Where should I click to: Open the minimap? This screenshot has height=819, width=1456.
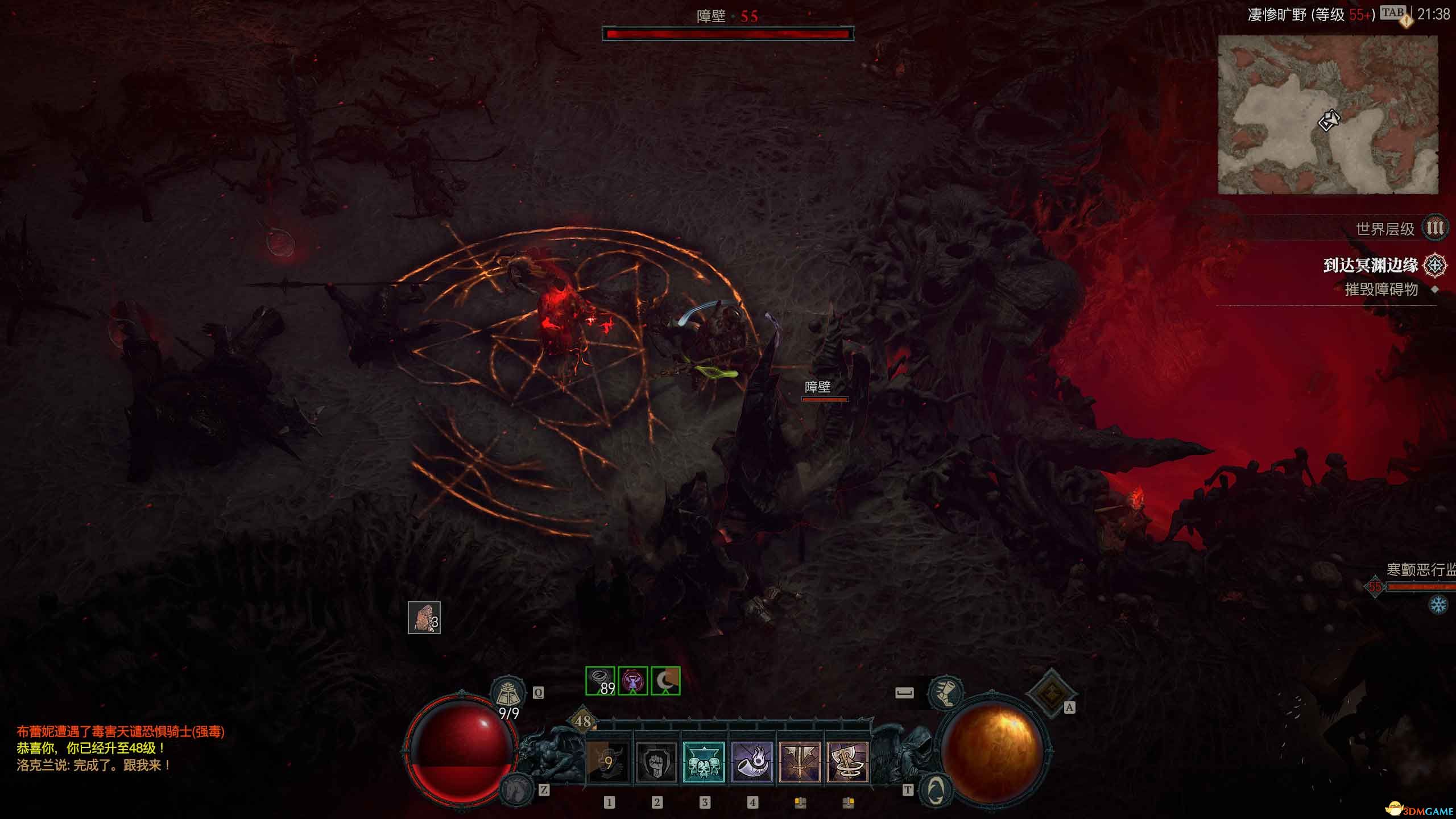(1327, 115)
